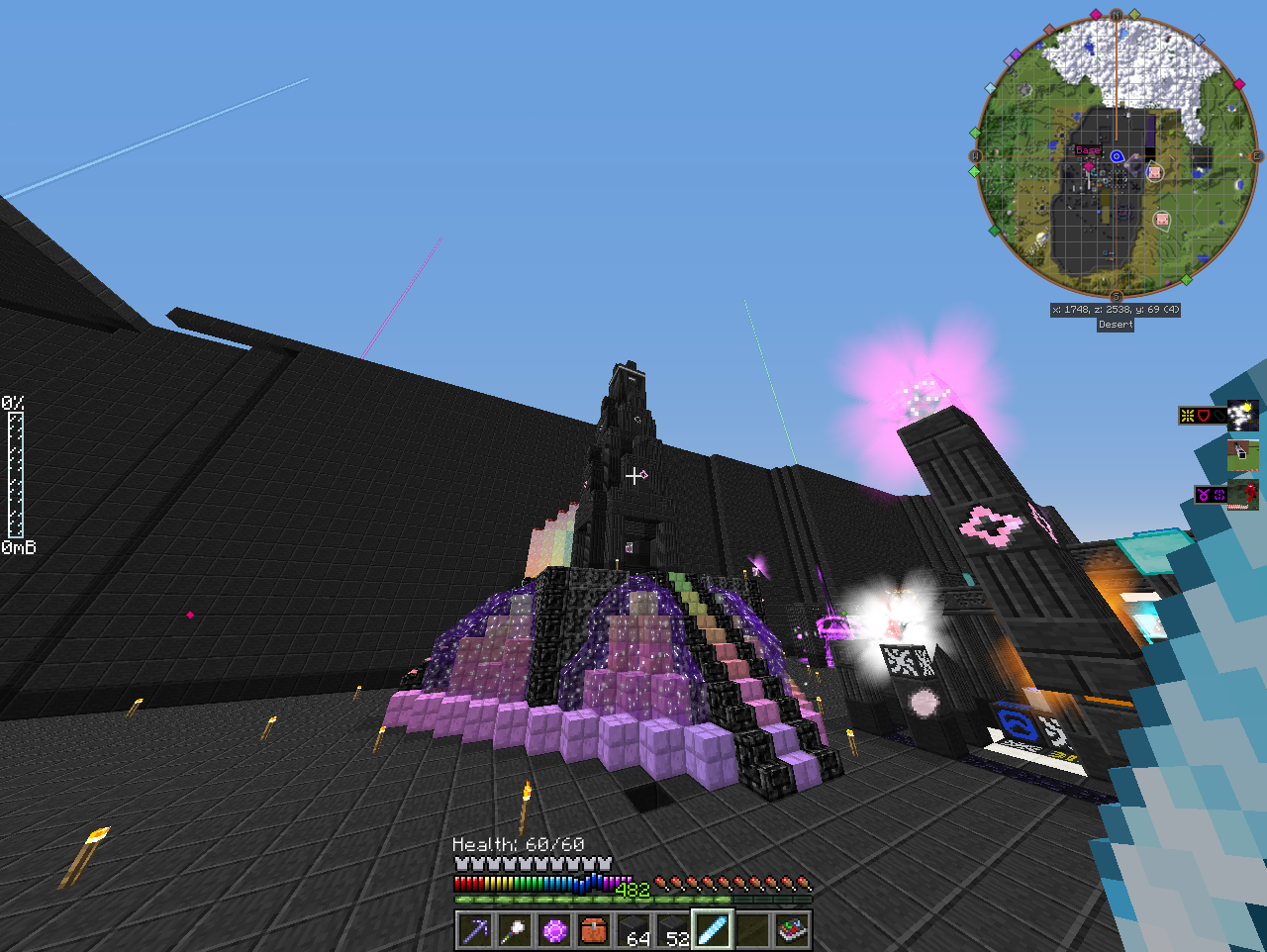
Task: Select the purple pickaxe hotbar slot
Action: (x=475, y=931)
